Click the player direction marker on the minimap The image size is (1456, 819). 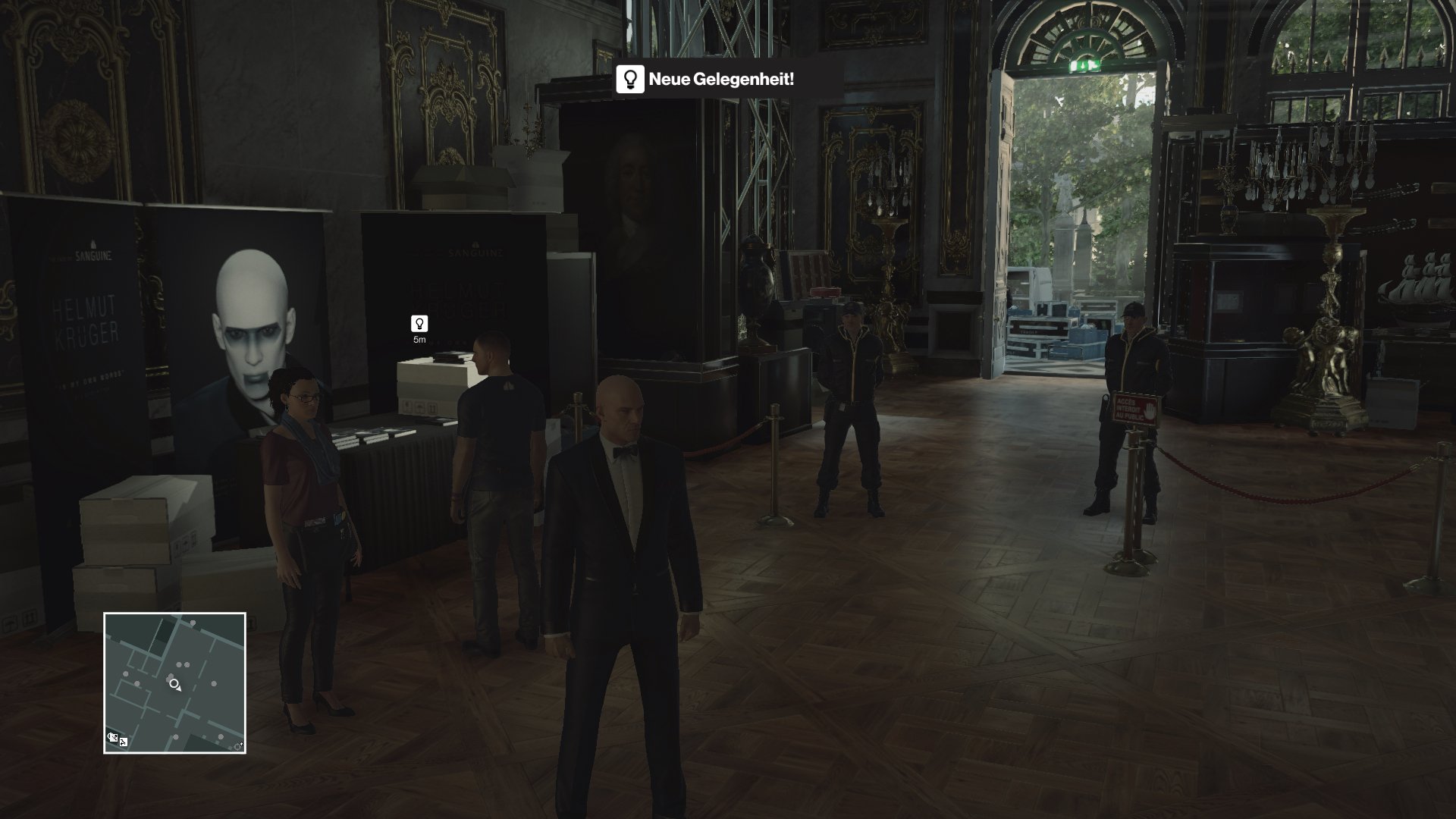tap(174, 683)
